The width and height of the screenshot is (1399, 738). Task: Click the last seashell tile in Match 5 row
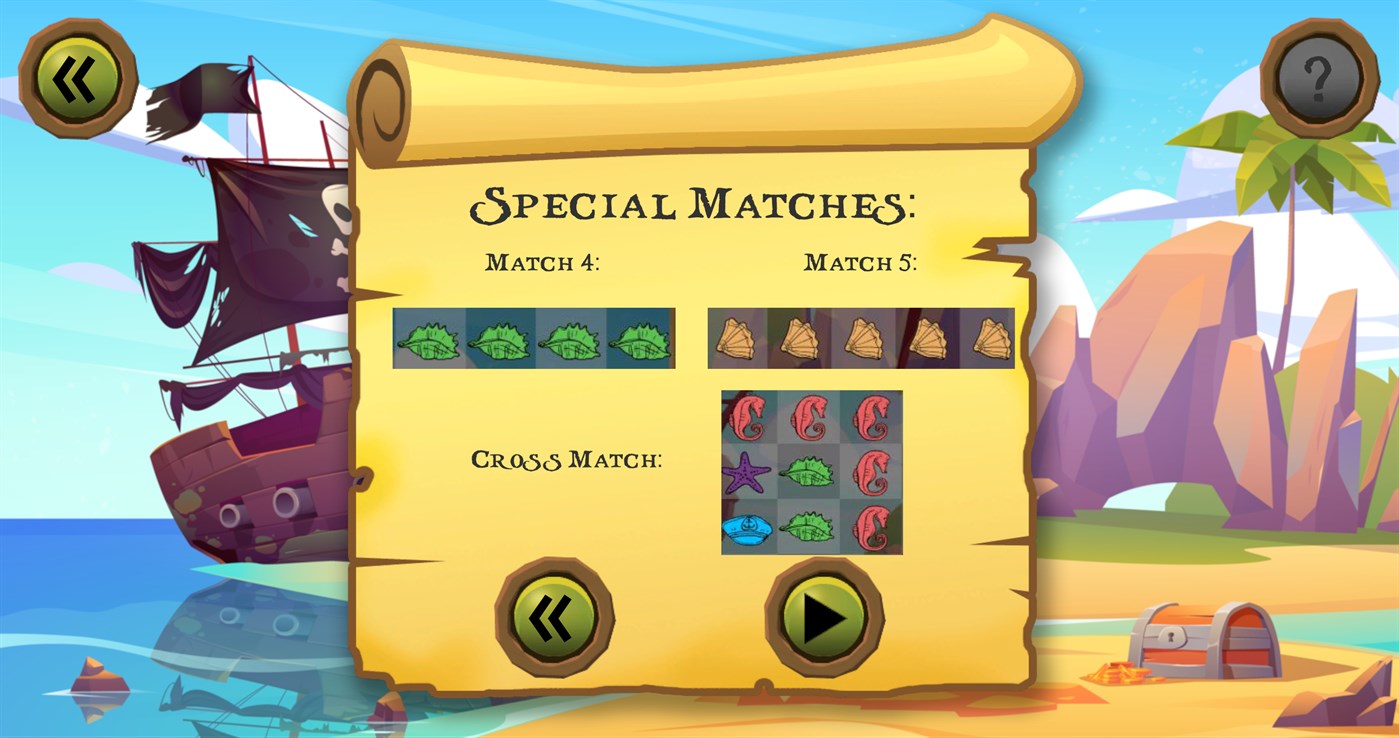pos(985,337)
